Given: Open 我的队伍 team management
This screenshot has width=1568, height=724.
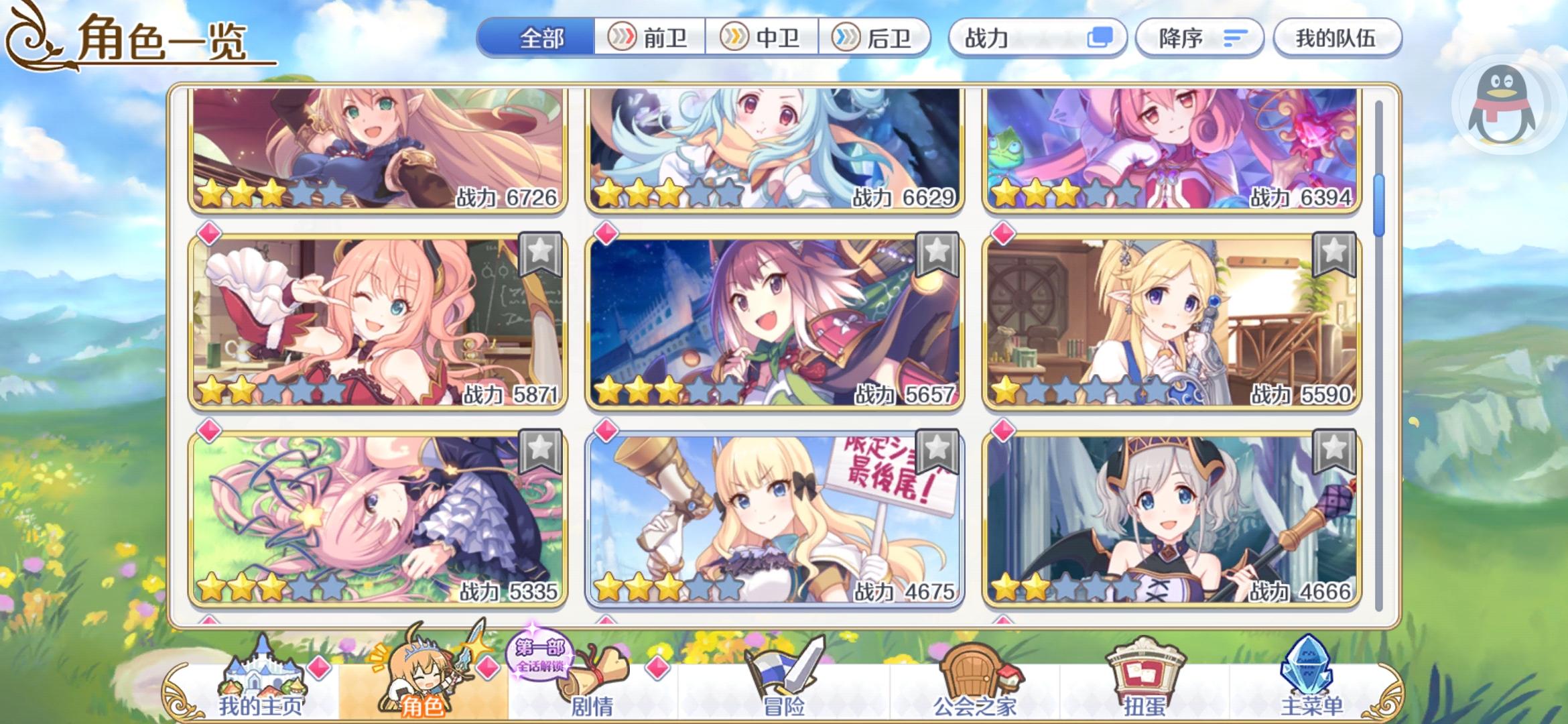Looking at the screenshot, I should (x=1337, y=38).
